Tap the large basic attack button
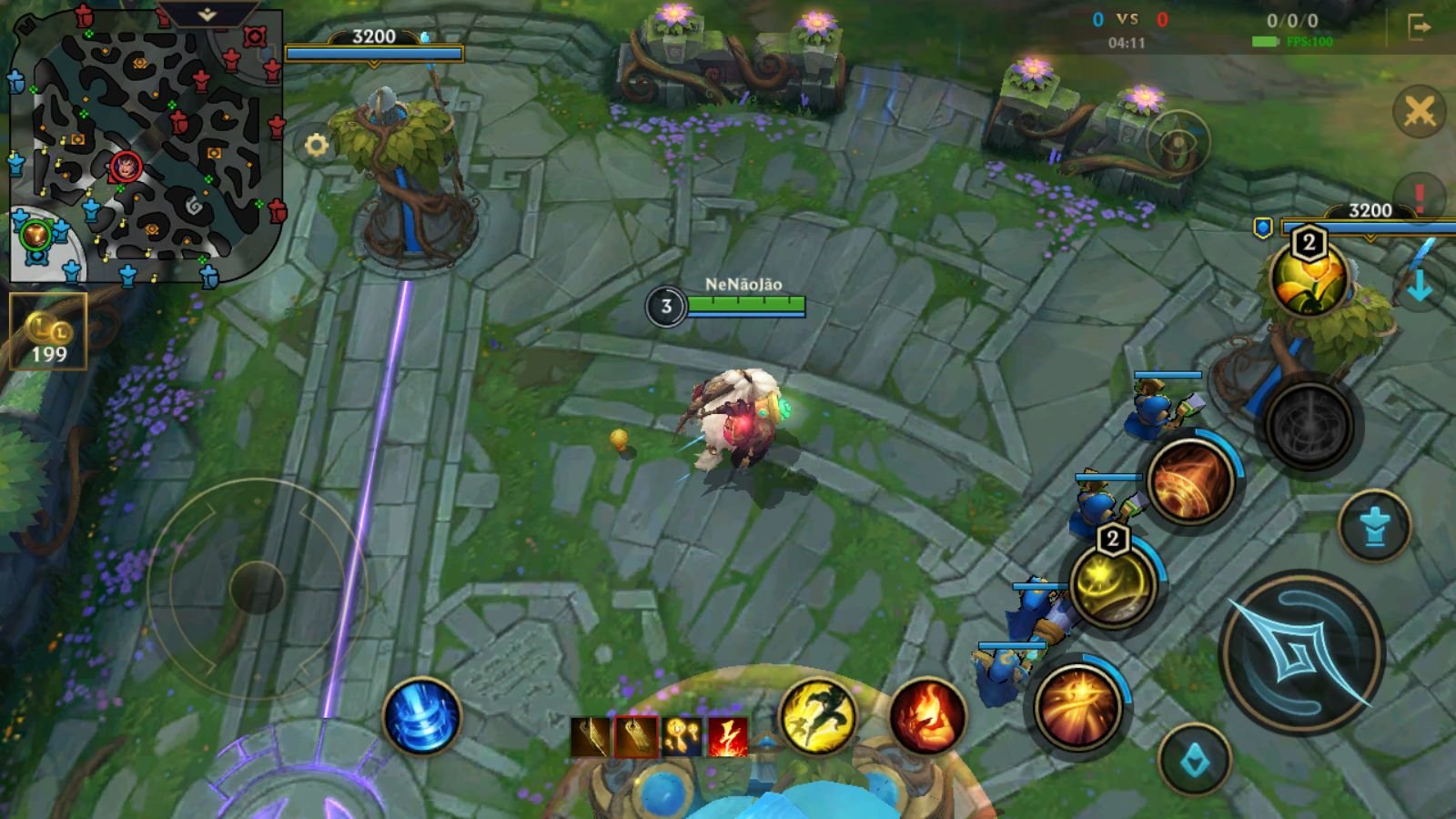This screenshot has width=1456, height=819. click(x=1301, y=652)
